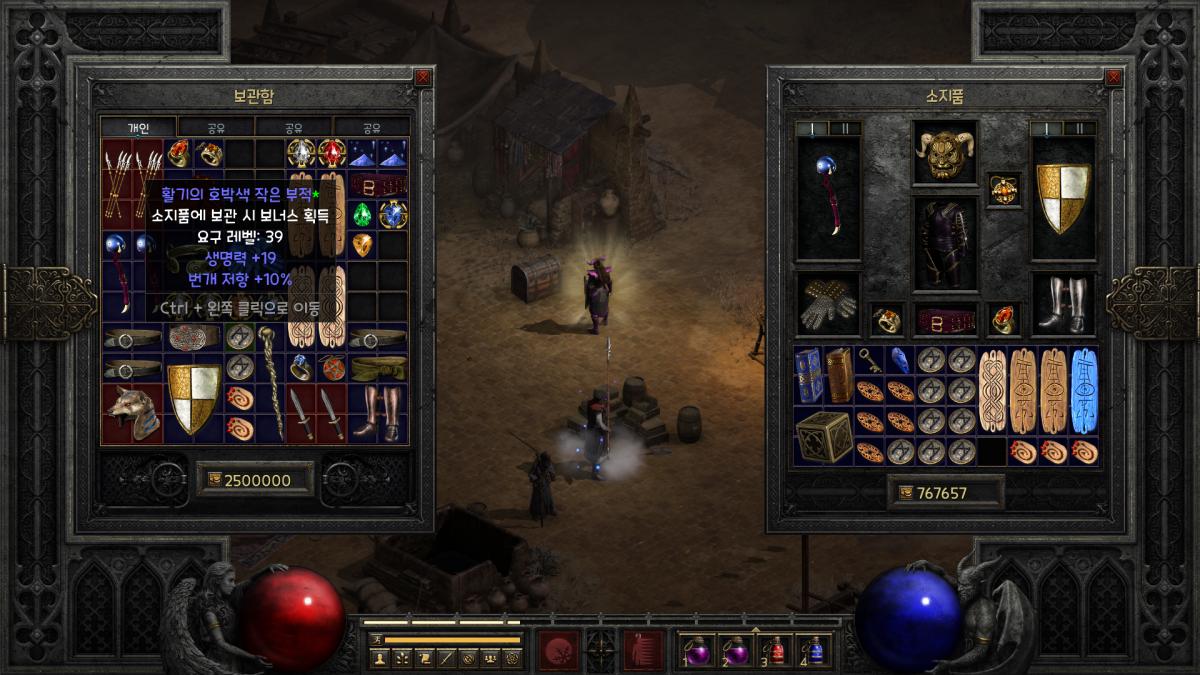Image resolution: width=1200 pixels, height=675 pixels.
Task: Click the equipped amulet slot
Action: 1003,188
